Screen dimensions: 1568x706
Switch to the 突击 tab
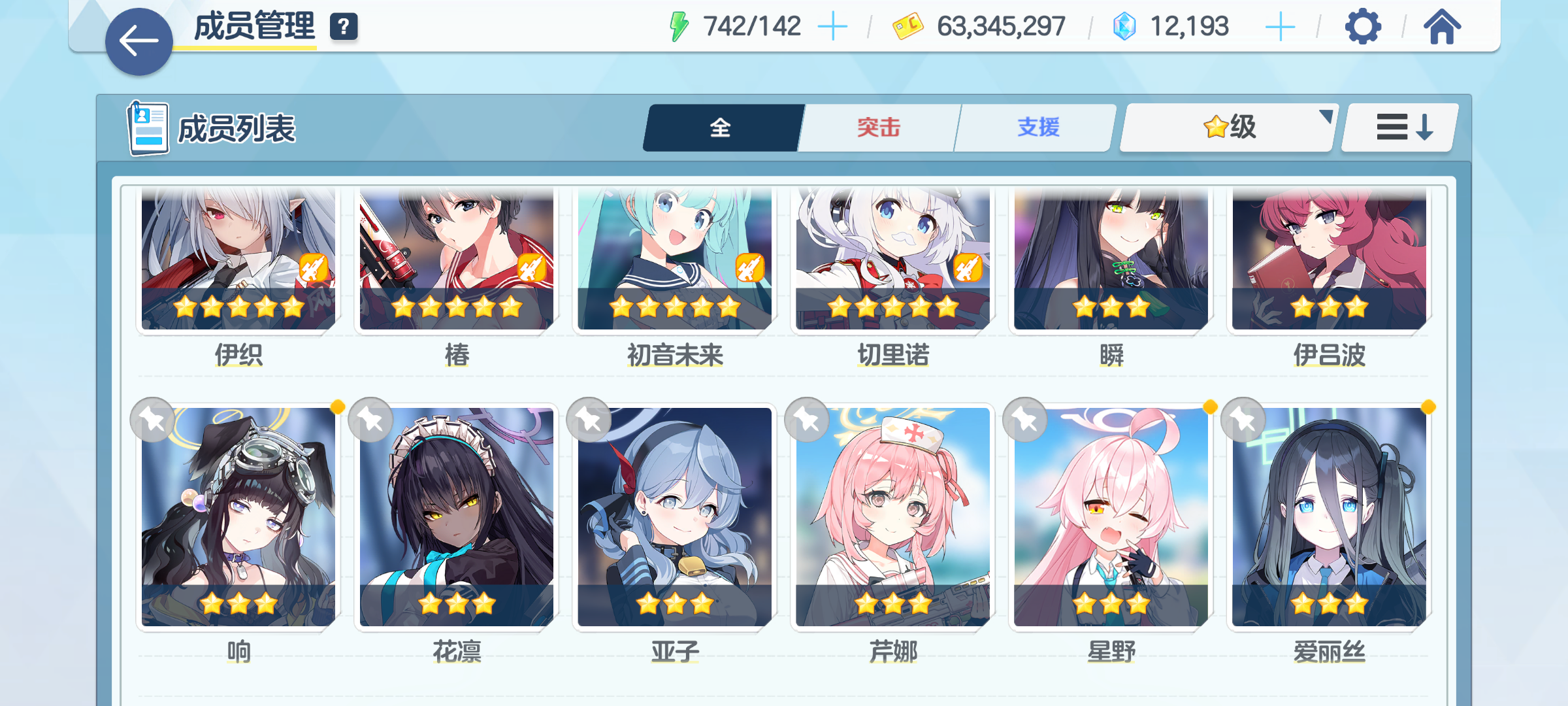tap(877, 128)
